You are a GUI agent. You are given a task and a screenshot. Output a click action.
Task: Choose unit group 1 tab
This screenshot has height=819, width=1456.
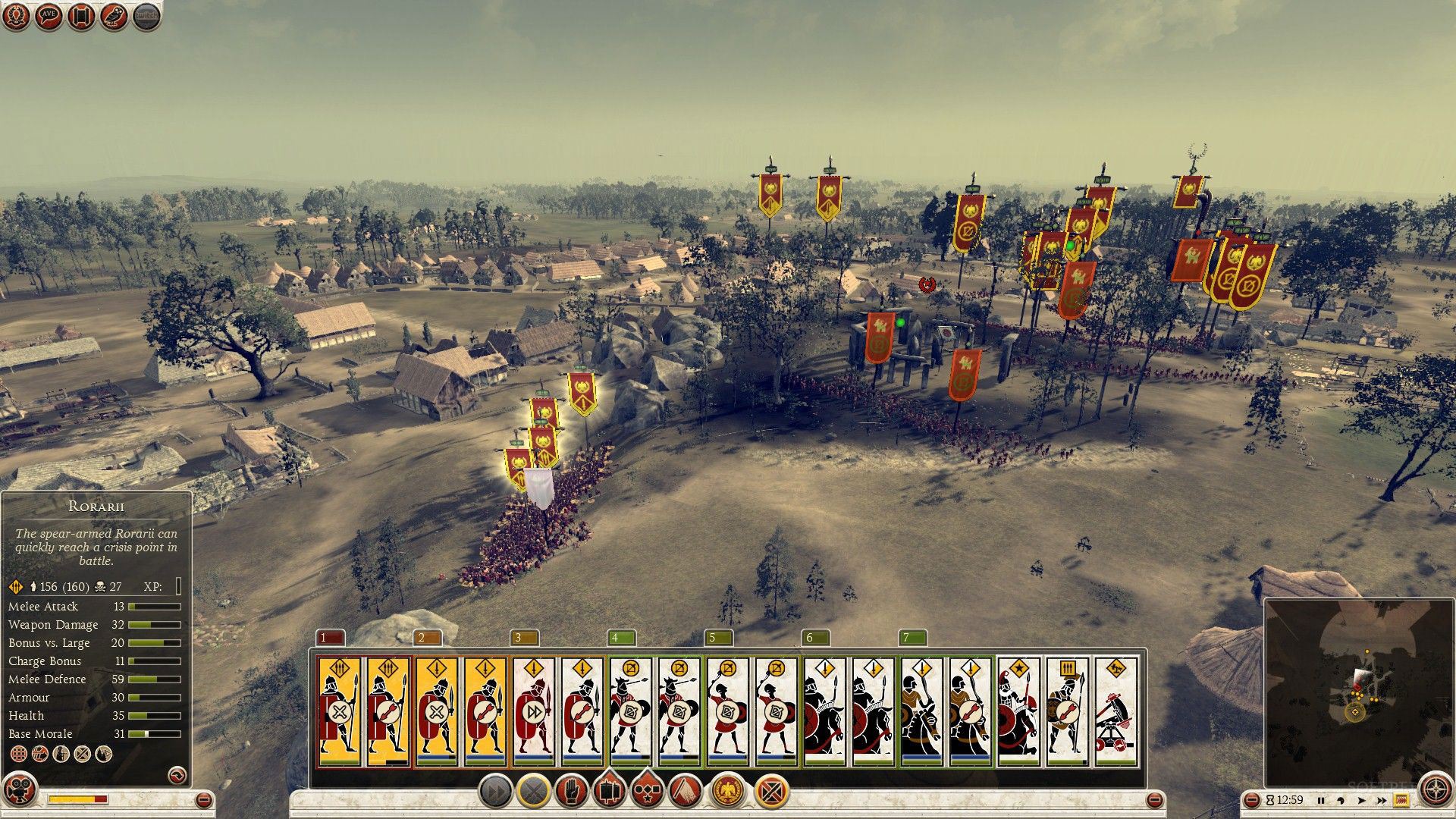(x=331, y=638)
